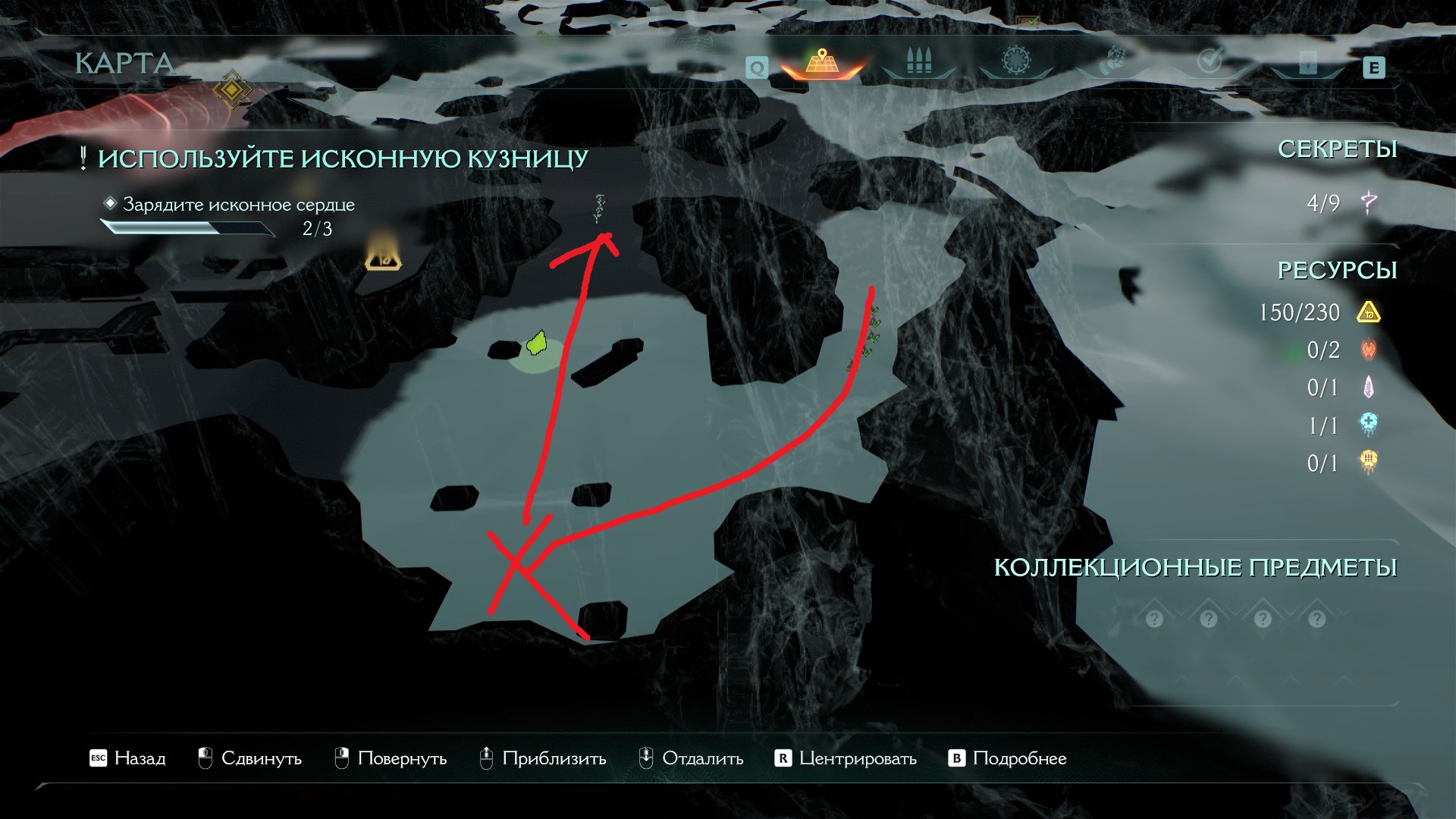Select the Map tab with pin icon
Screen dimensions: 1456x819
(x=821, y=62)
